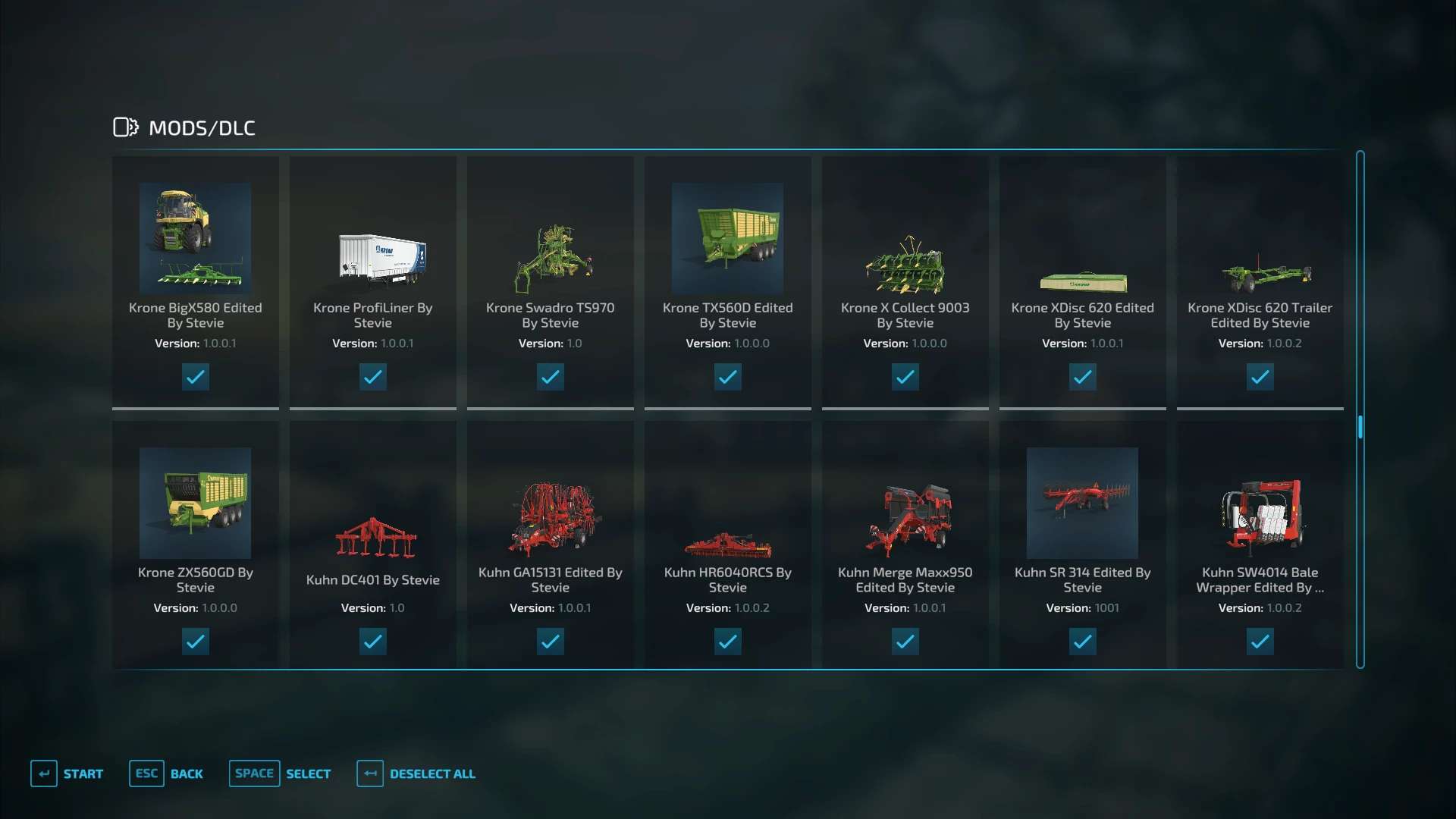The width and height of the screenshot is (1456, 819).
Task: Select the Krone BigX580 harvester thumbnail
Action: [x=196, y=238]
